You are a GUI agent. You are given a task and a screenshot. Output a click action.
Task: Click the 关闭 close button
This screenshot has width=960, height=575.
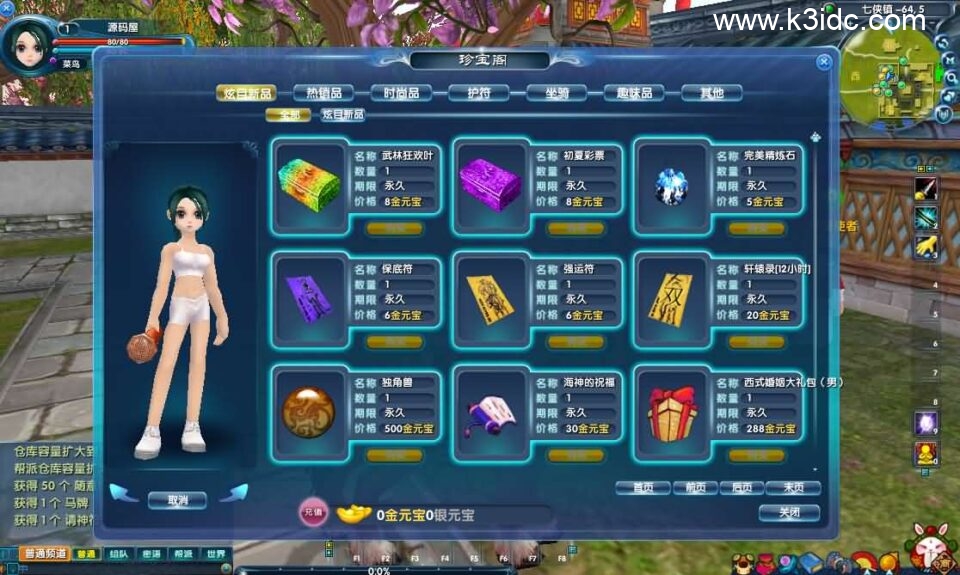coord(789,513)
